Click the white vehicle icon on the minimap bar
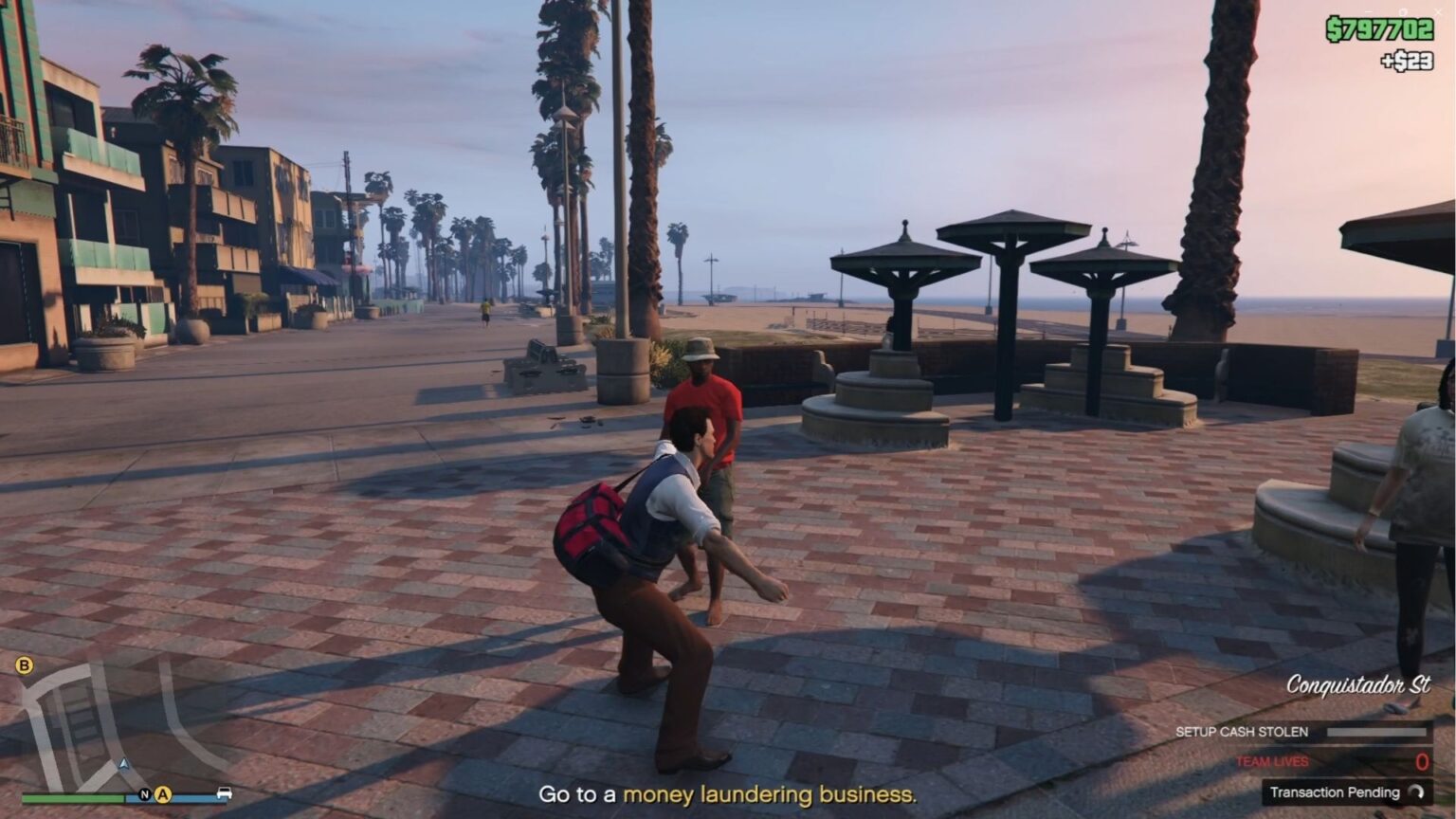The height and width of the screenshot is (819, 1456). point(224,793)
